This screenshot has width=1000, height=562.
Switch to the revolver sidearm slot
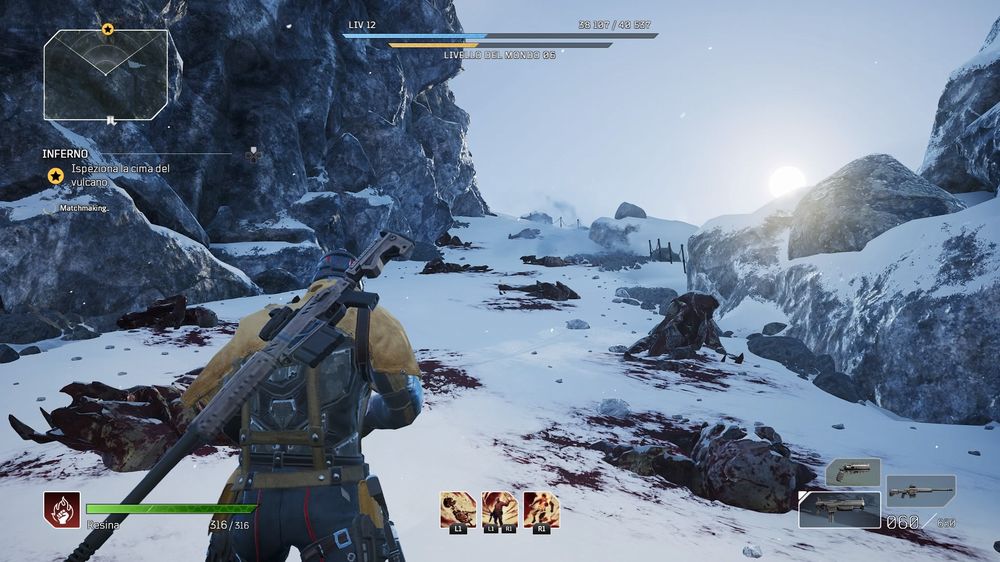tap(853, 472)
